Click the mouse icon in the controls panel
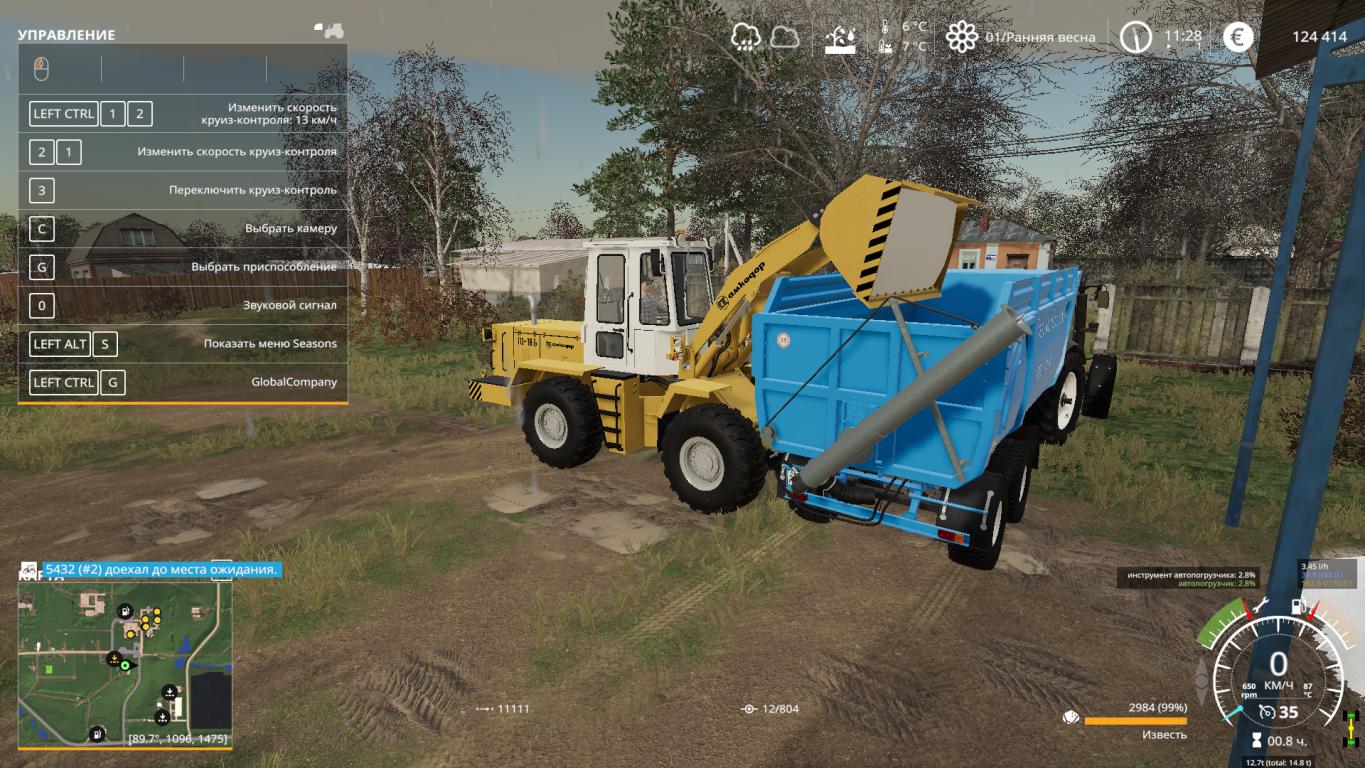This screenshot has width=1365, height=768. click(x=41, y=68)
